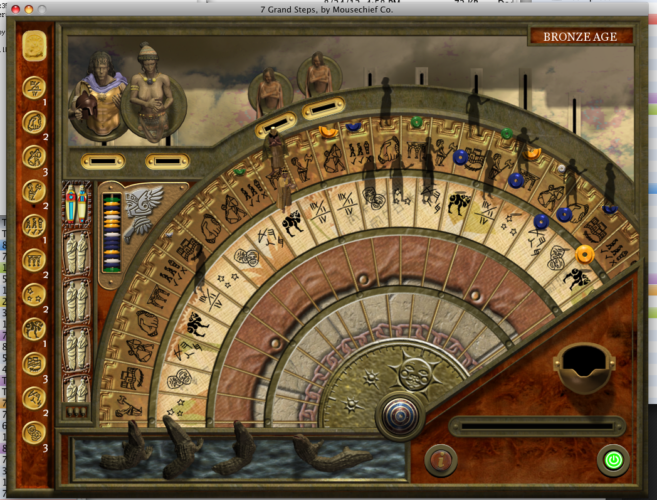Minimize the window with the yellow button
The width and height of the screenshot is (657, 500).
pos(28,8)
